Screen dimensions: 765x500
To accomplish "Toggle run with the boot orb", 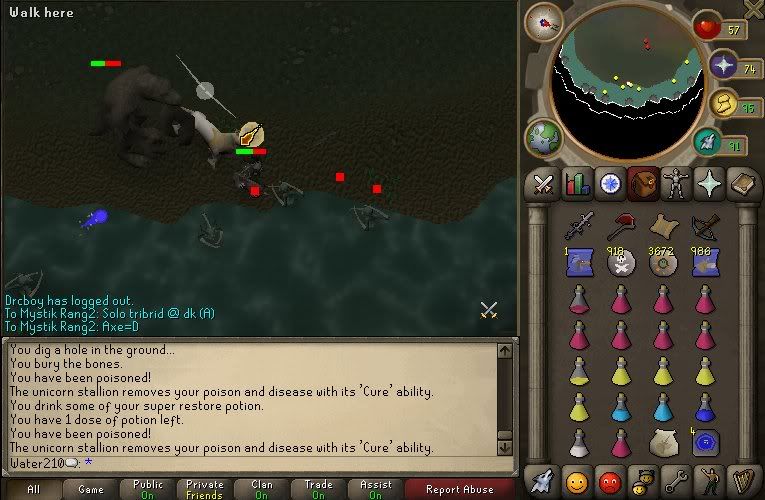I will [724, 104].
